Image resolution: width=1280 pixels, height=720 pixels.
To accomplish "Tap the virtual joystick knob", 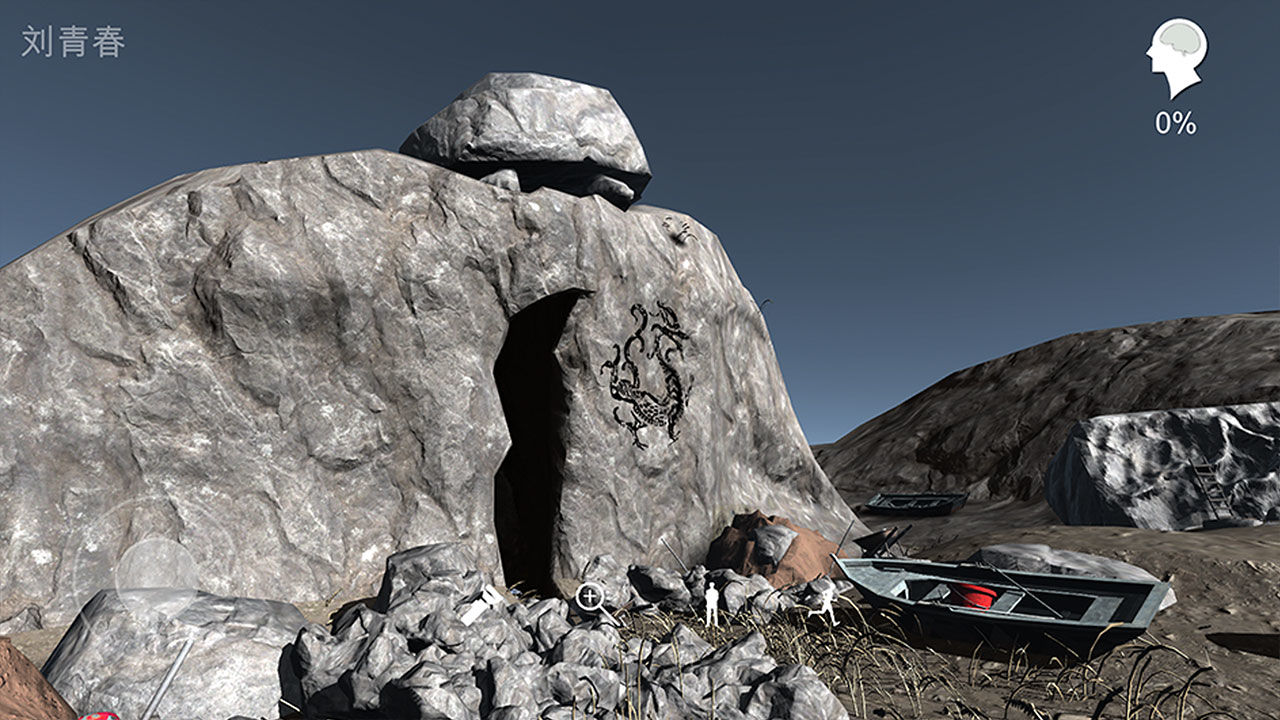I will 156,578.
